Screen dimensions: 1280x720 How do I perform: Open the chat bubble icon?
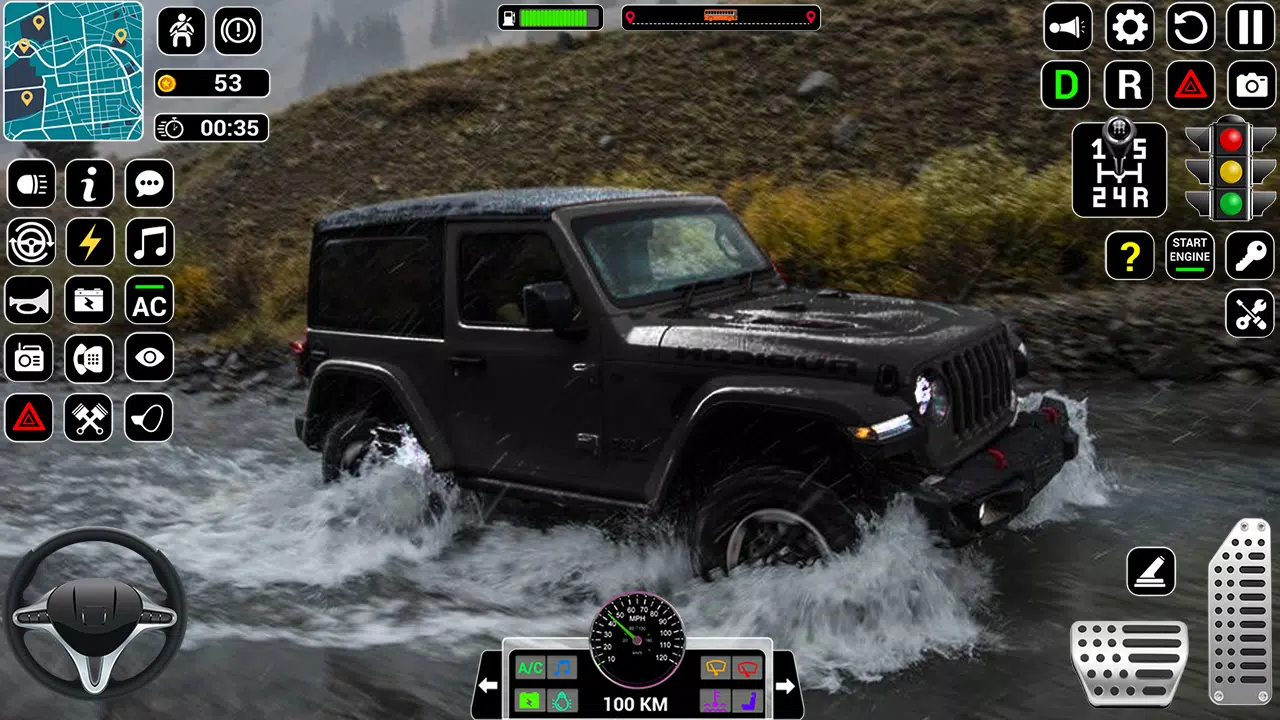point(149,184)
